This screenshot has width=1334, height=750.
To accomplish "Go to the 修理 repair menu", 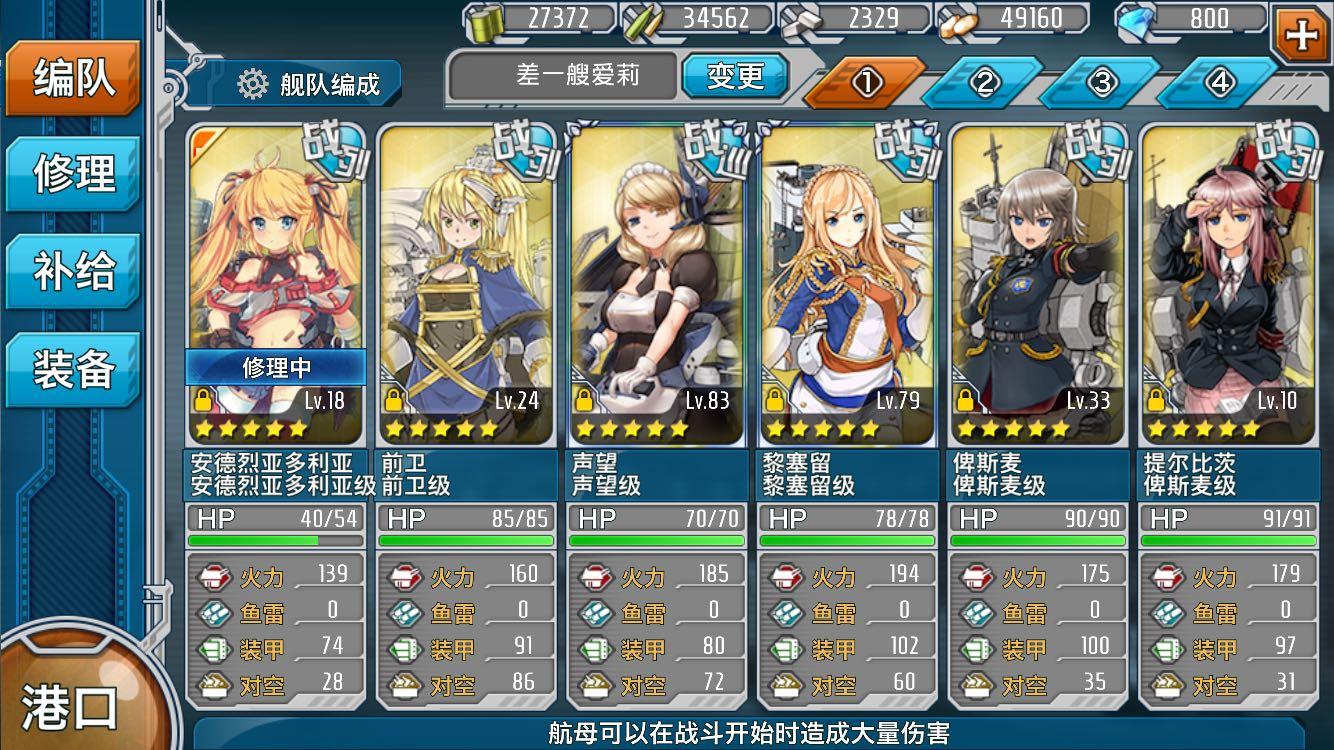I will point(73,174).
